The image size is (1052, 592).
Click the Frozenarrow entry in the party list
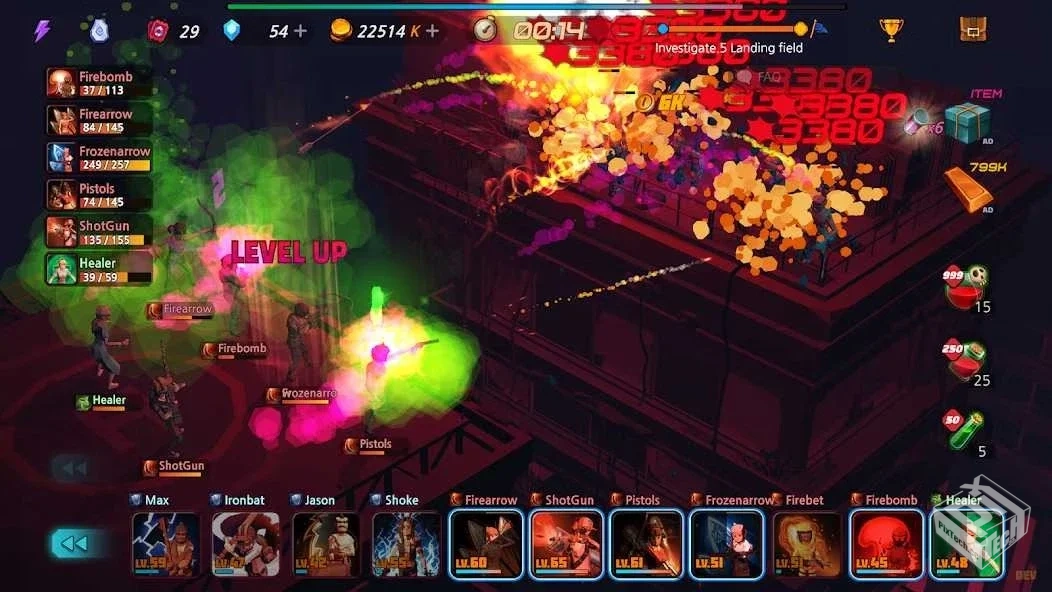pyautogui.click(x=99, y=157)
